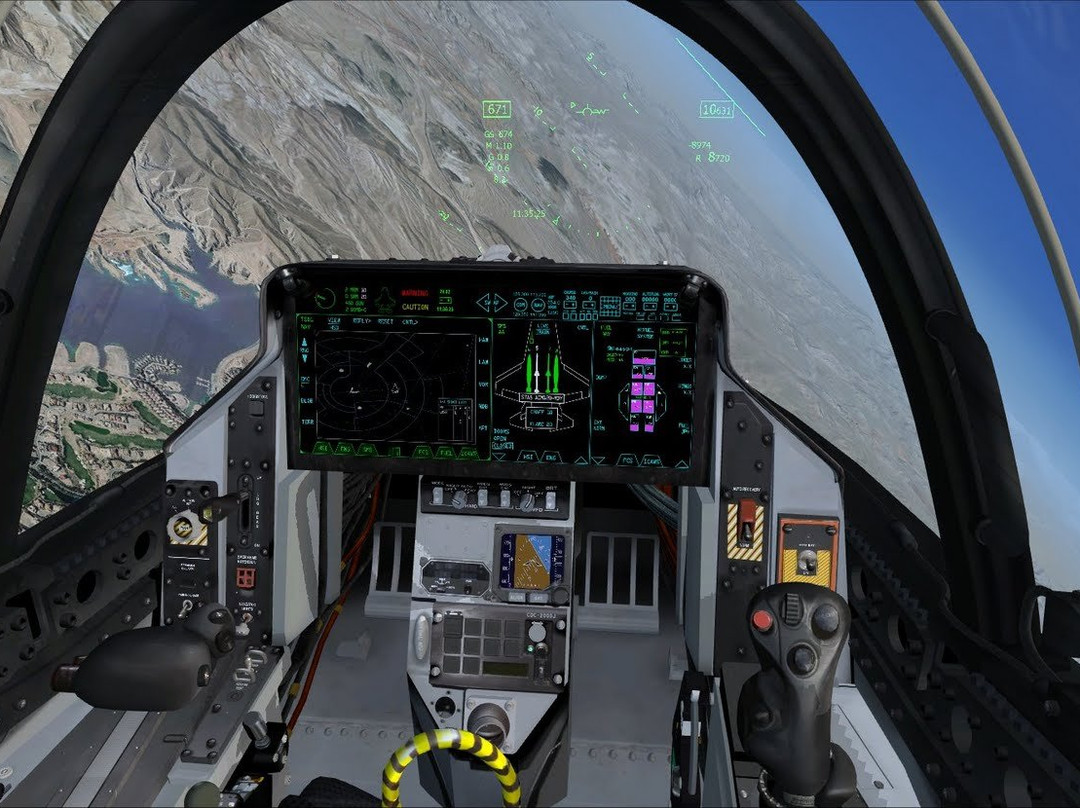Click RESET above the tactical map

387,322
